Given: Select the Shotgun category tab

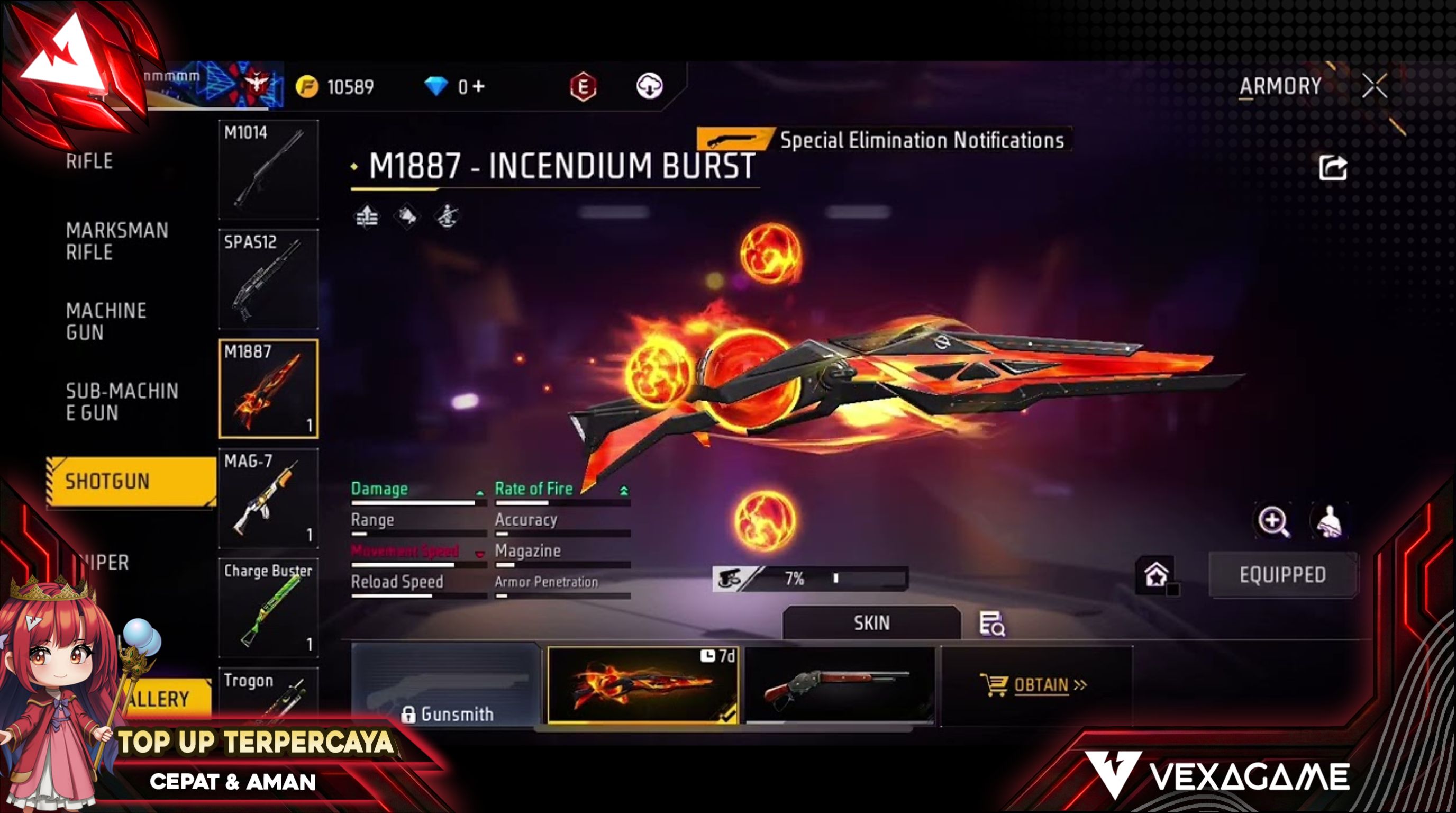Looking at the screenshot, I should (130, 481).
